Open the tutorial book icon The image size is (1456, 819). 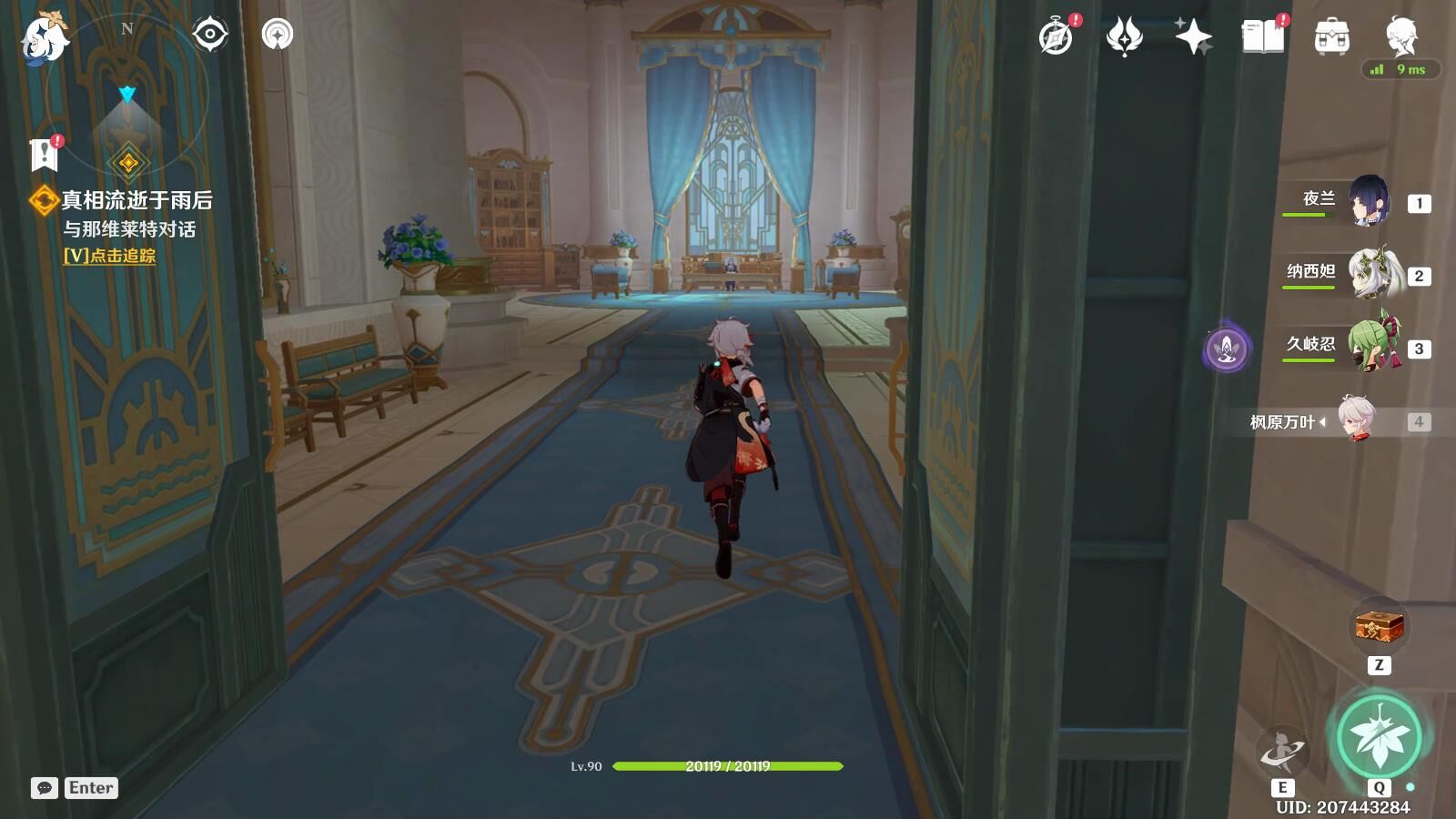[x=1263, y=37]
